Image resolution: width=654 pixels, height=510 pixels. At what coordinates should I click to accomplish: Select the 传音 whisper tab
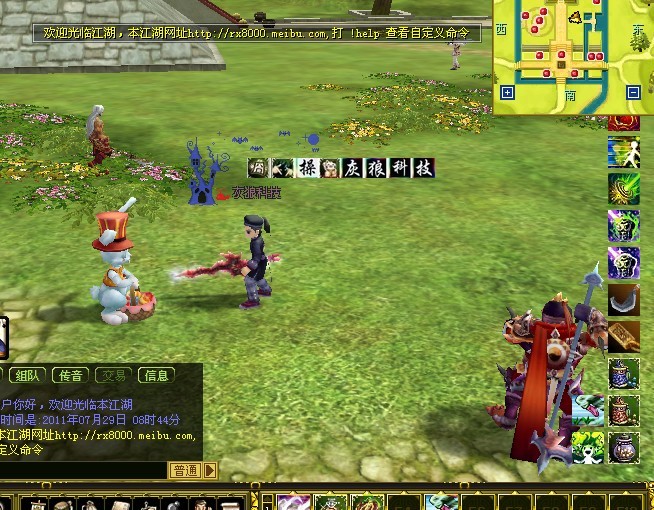click(x=70, y=376)
